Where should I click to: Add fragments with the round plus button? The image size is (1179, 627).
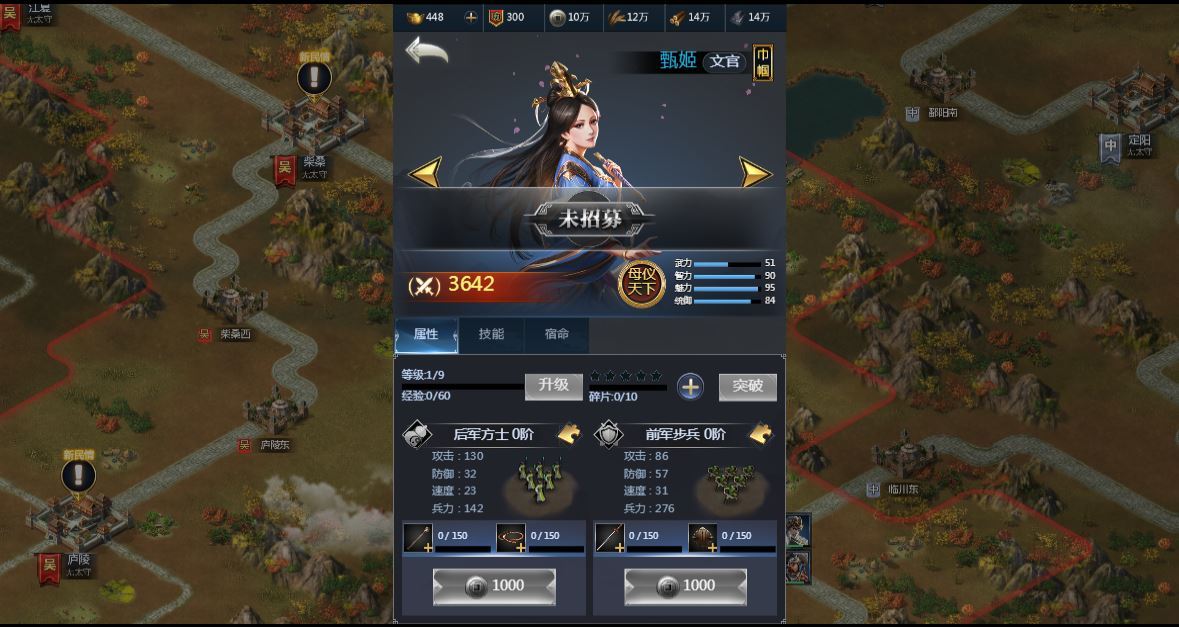point(690,387)
